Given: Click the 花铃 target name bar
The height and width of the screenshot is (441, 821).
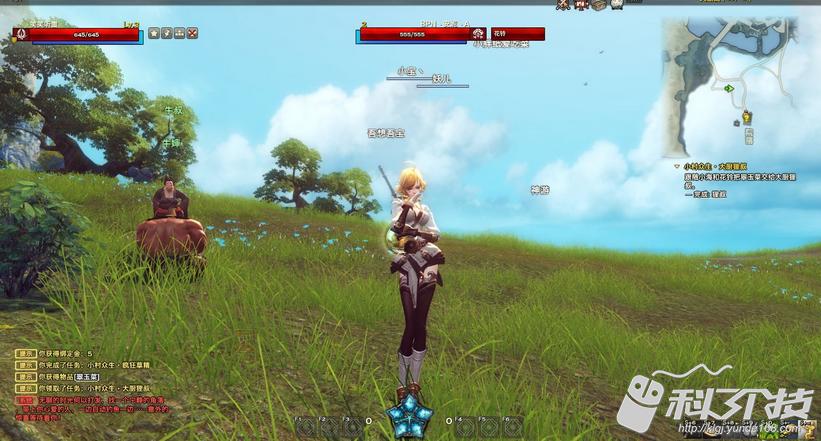Looking at the screenshot, I should [x=517, y=34].
